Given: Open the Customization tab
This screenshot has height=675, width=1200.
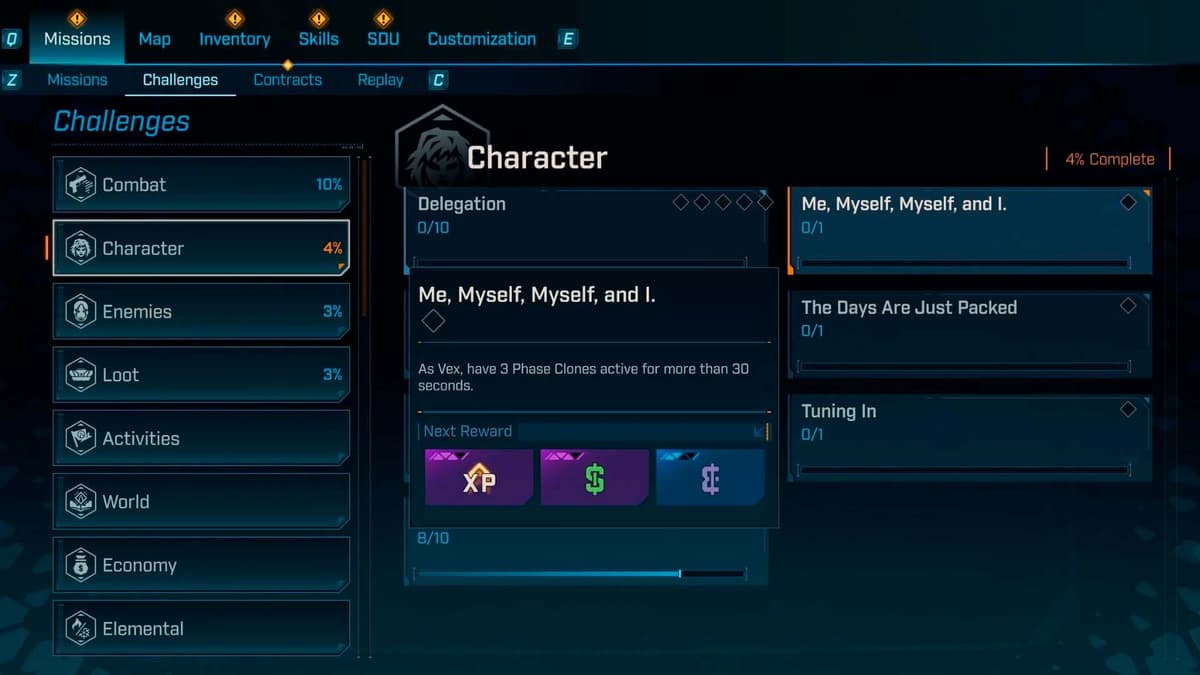Looking at the screenshot, I should point(481,39).
